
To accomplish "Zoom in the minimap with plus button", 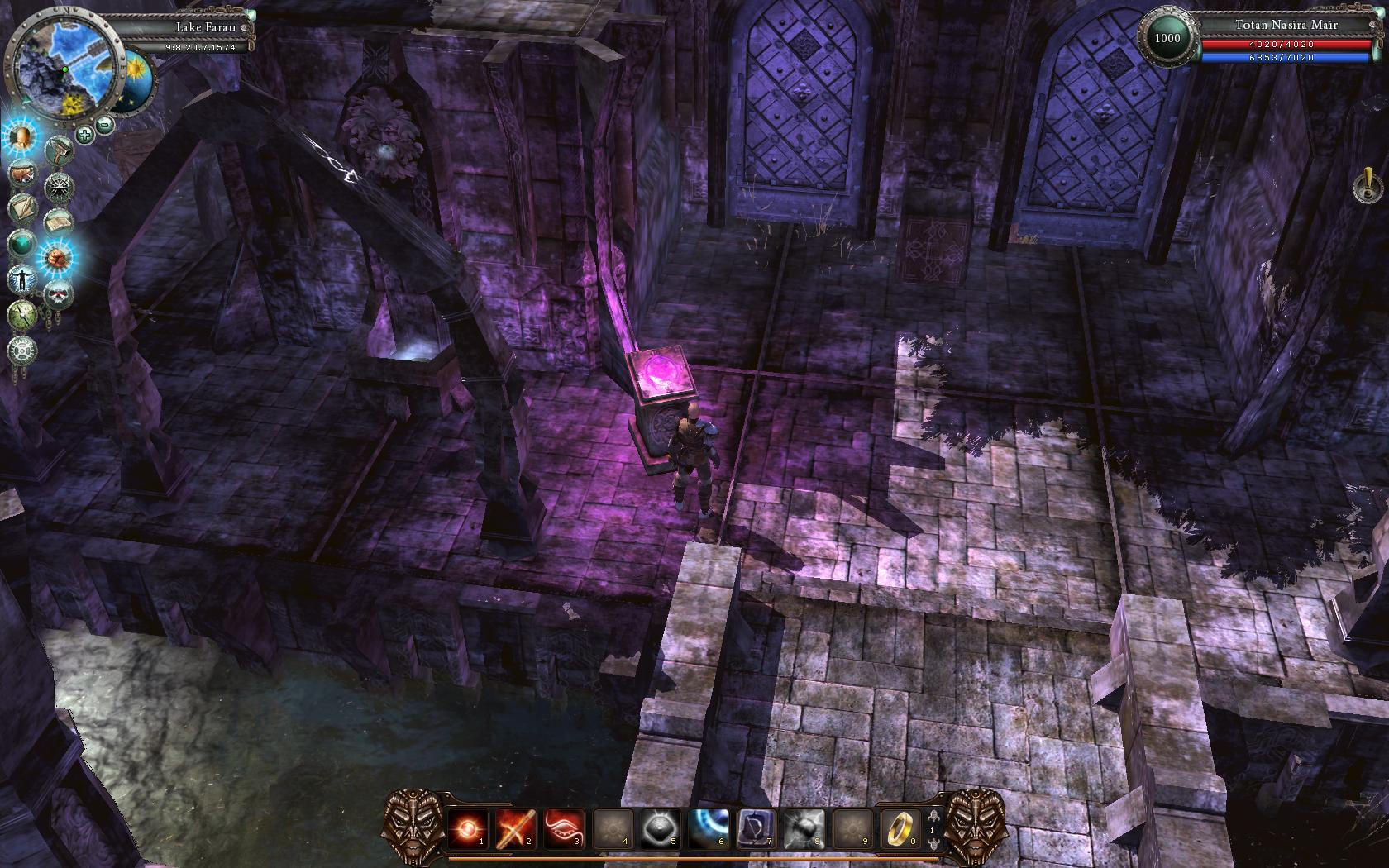I will (84, 133).
